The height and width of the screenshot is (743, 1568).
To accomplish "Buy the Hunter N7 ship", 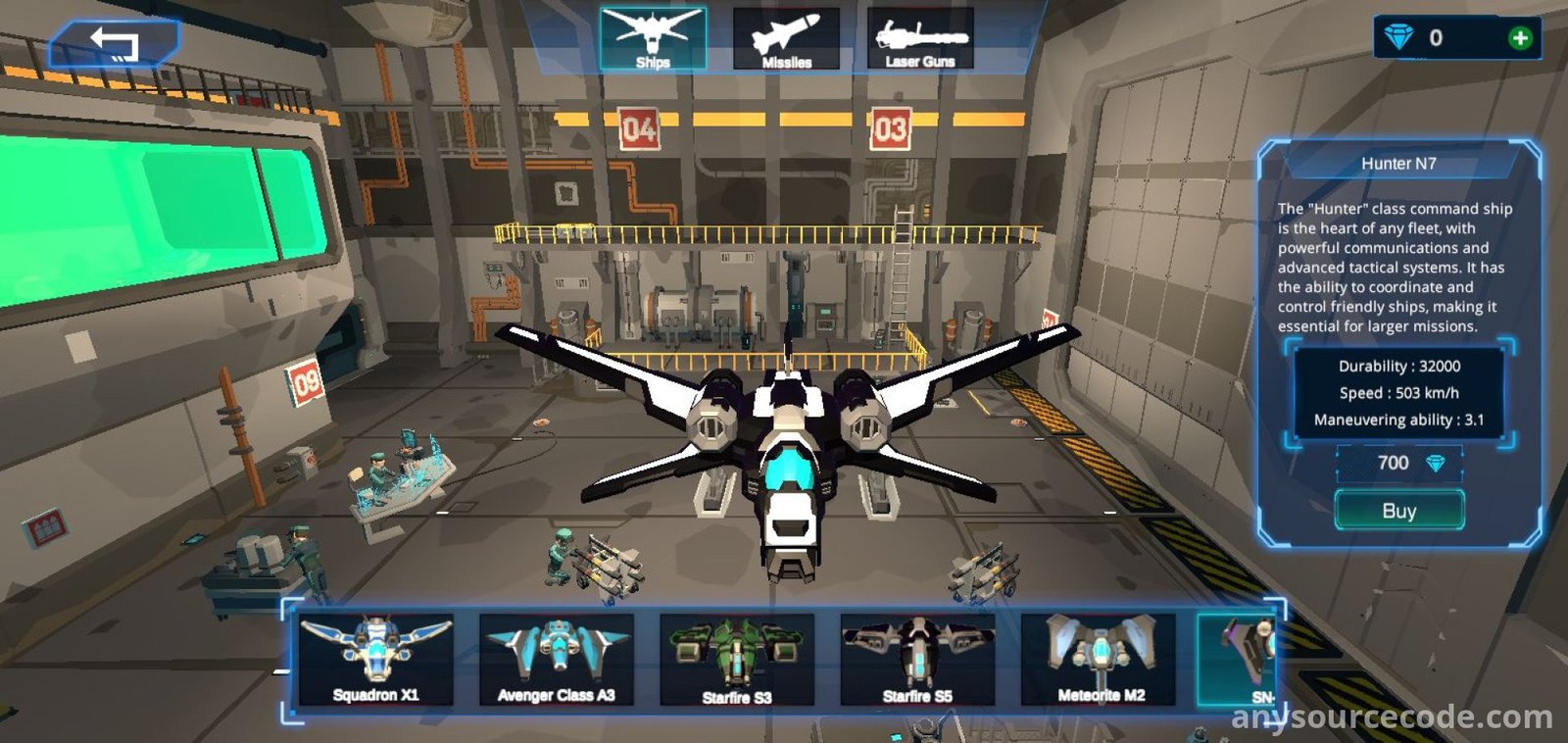I will (1398, 511).
